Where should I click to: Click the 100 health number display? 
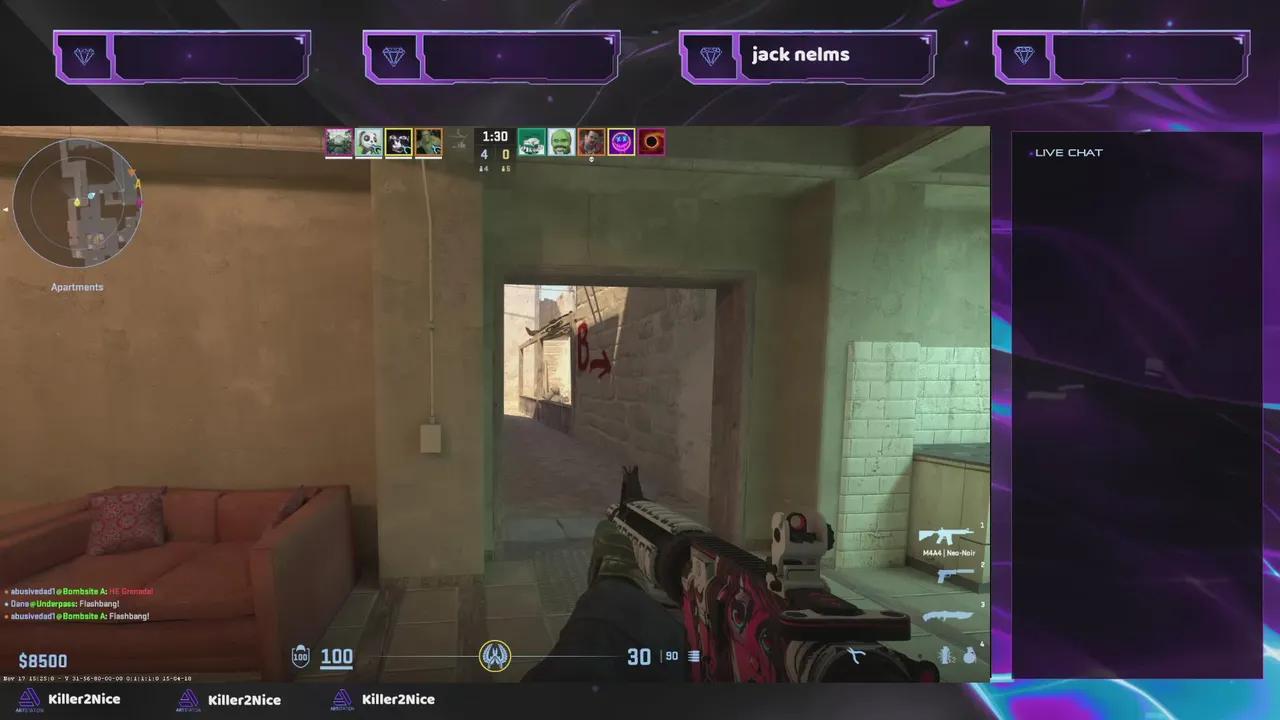click(336, 656)
